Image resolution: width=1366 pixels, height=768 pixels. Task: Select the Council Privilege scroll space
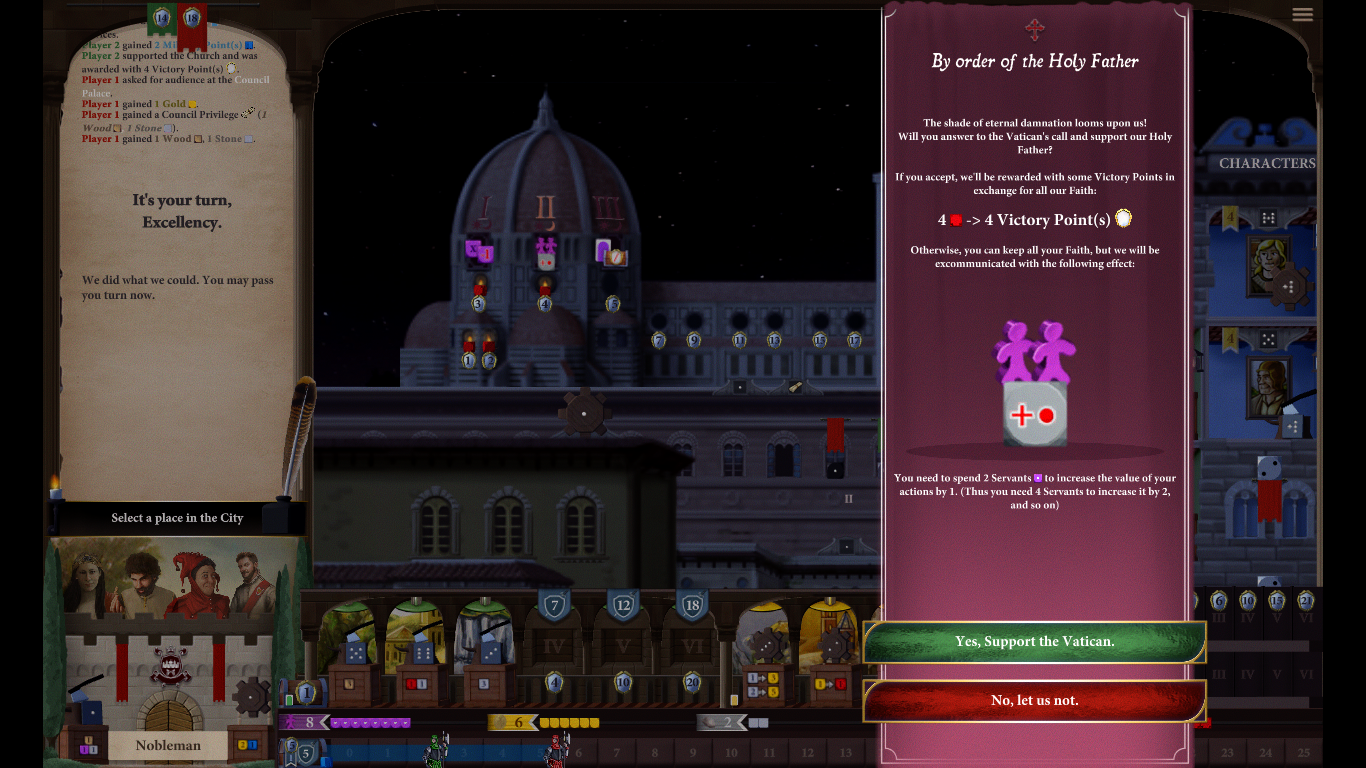pos(794,386)
